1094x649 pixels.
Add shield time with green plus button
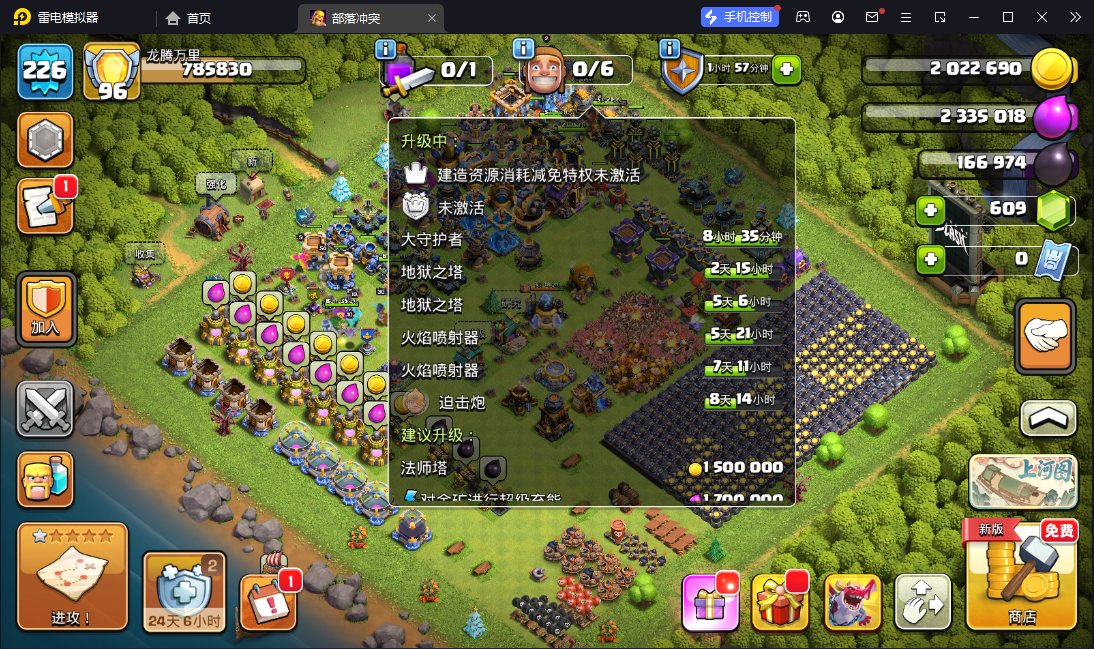pos(787,69)
